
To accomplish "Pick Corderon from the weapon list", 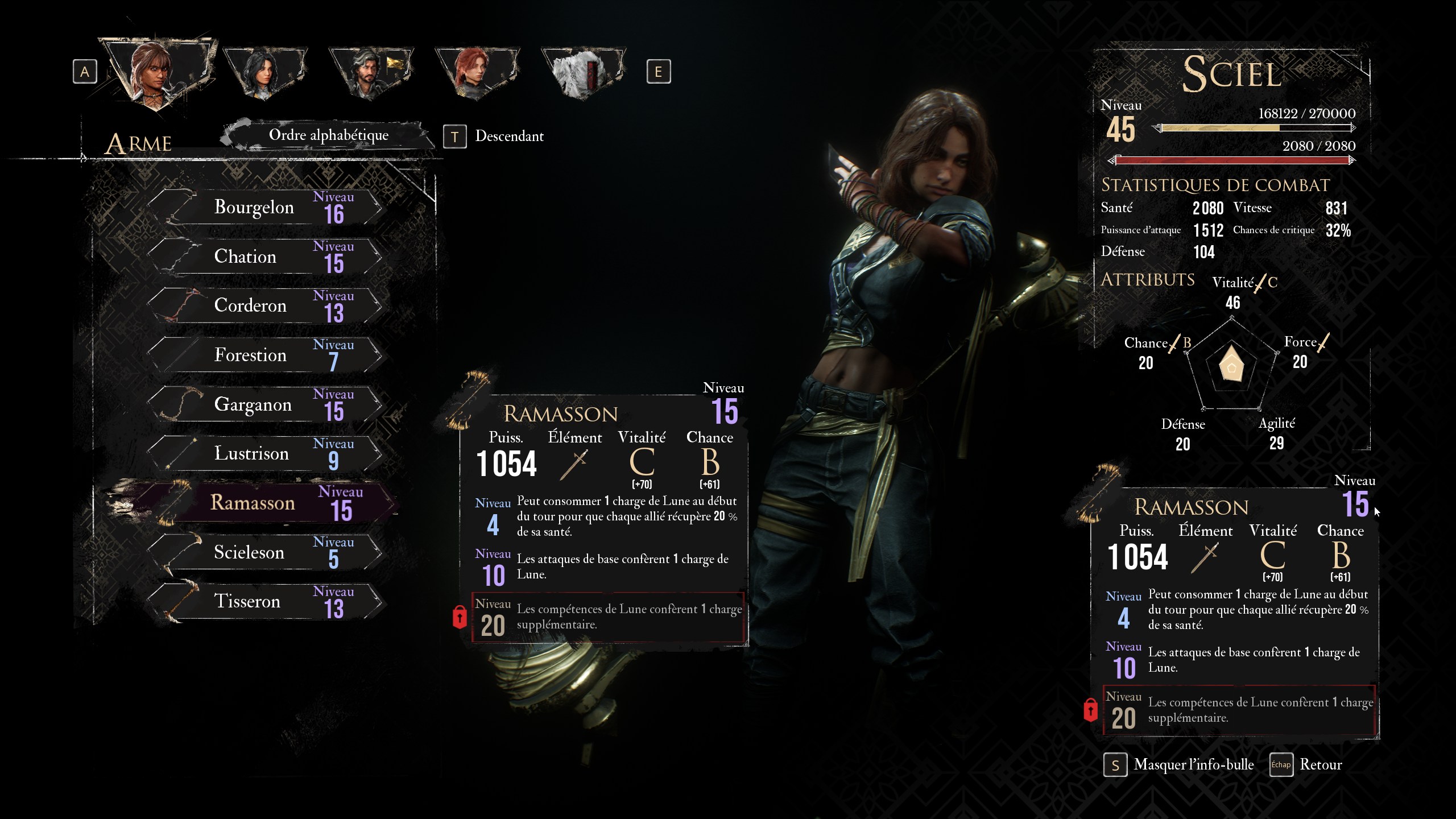I will [x=264, y=306].
